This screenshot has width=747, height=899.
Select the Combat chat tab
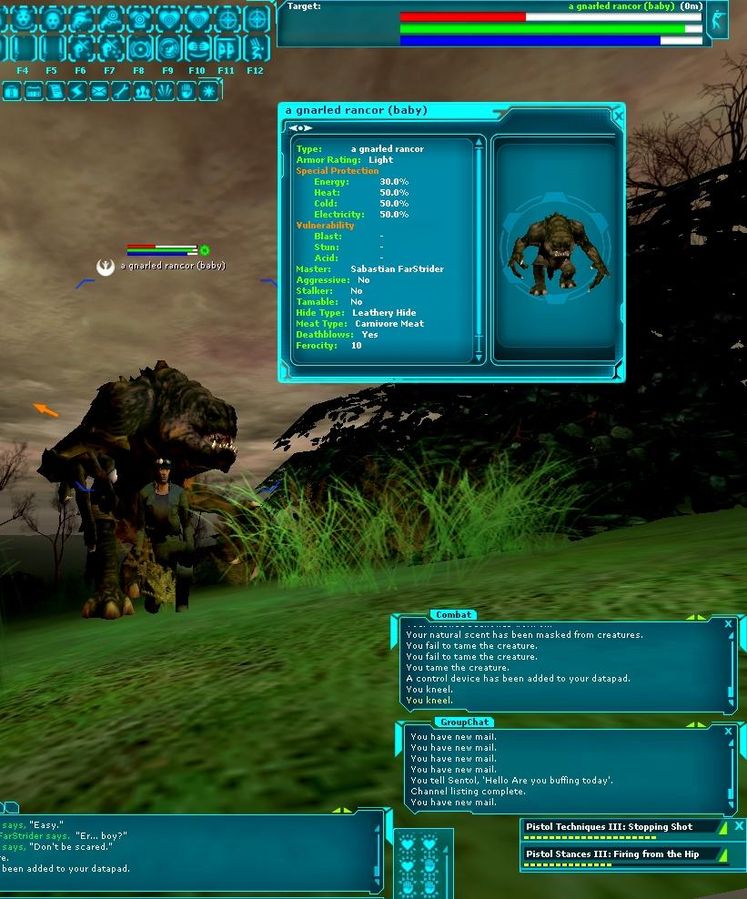[x=453, y=614]
